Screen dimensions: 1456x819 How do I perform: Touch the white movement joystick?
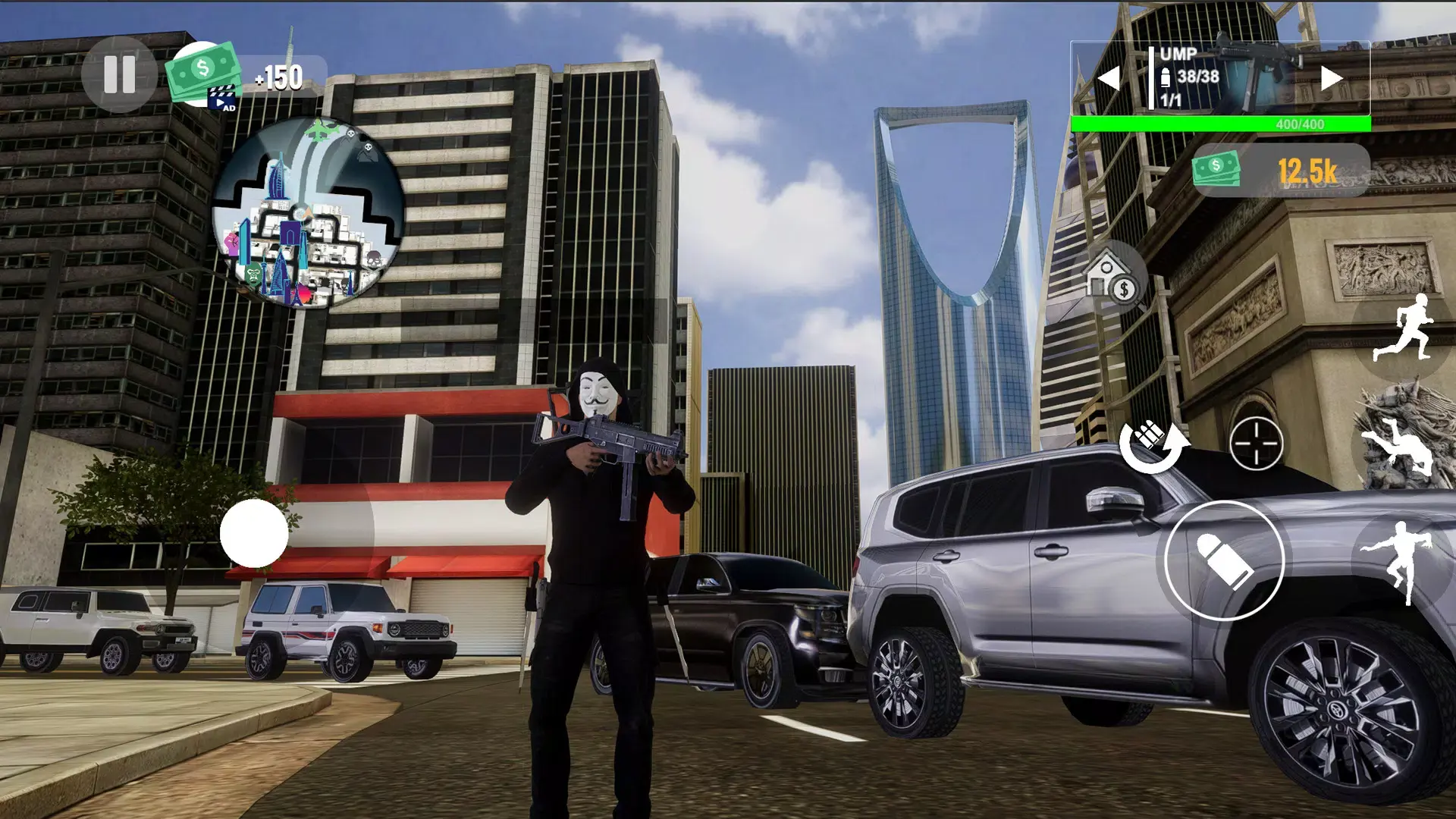tap(254, 533)
